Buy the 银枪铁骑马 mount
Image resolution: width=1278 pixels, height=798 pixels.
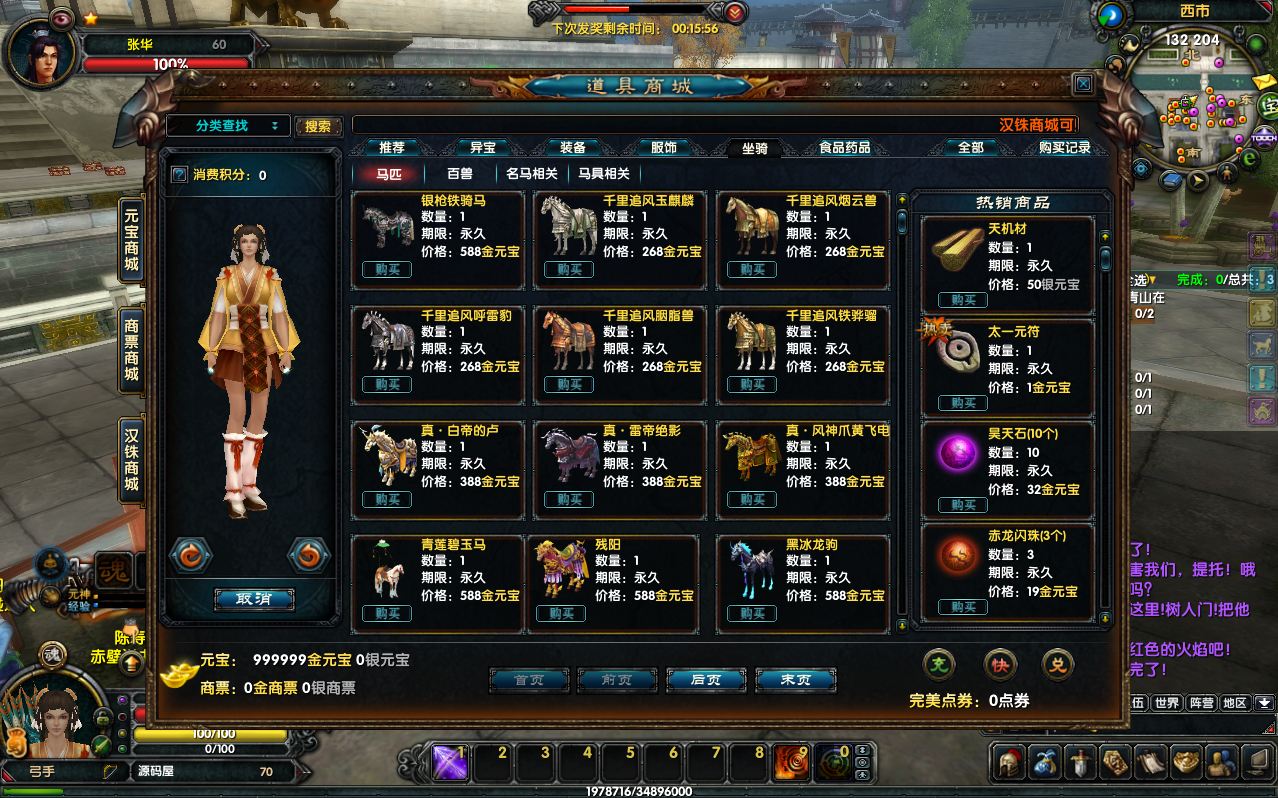pyautogui.click(x=387, y=270)
